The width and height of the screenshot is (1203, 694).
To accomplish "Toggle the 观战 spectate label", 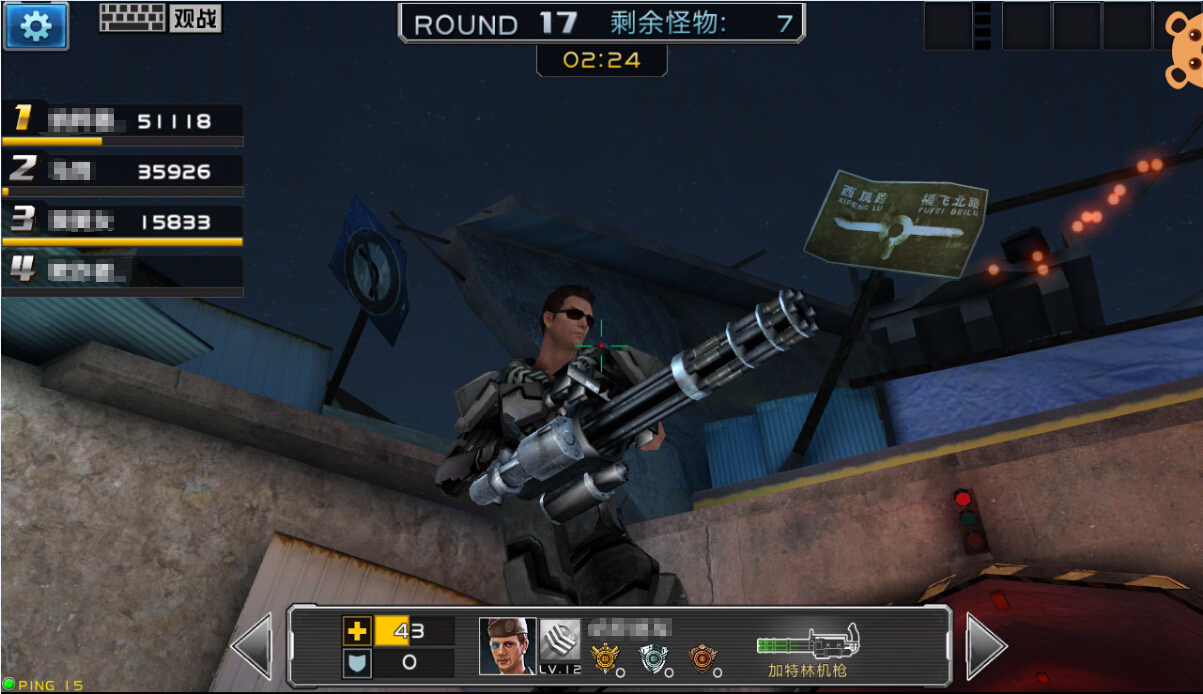I will click(x=195, y=18).
